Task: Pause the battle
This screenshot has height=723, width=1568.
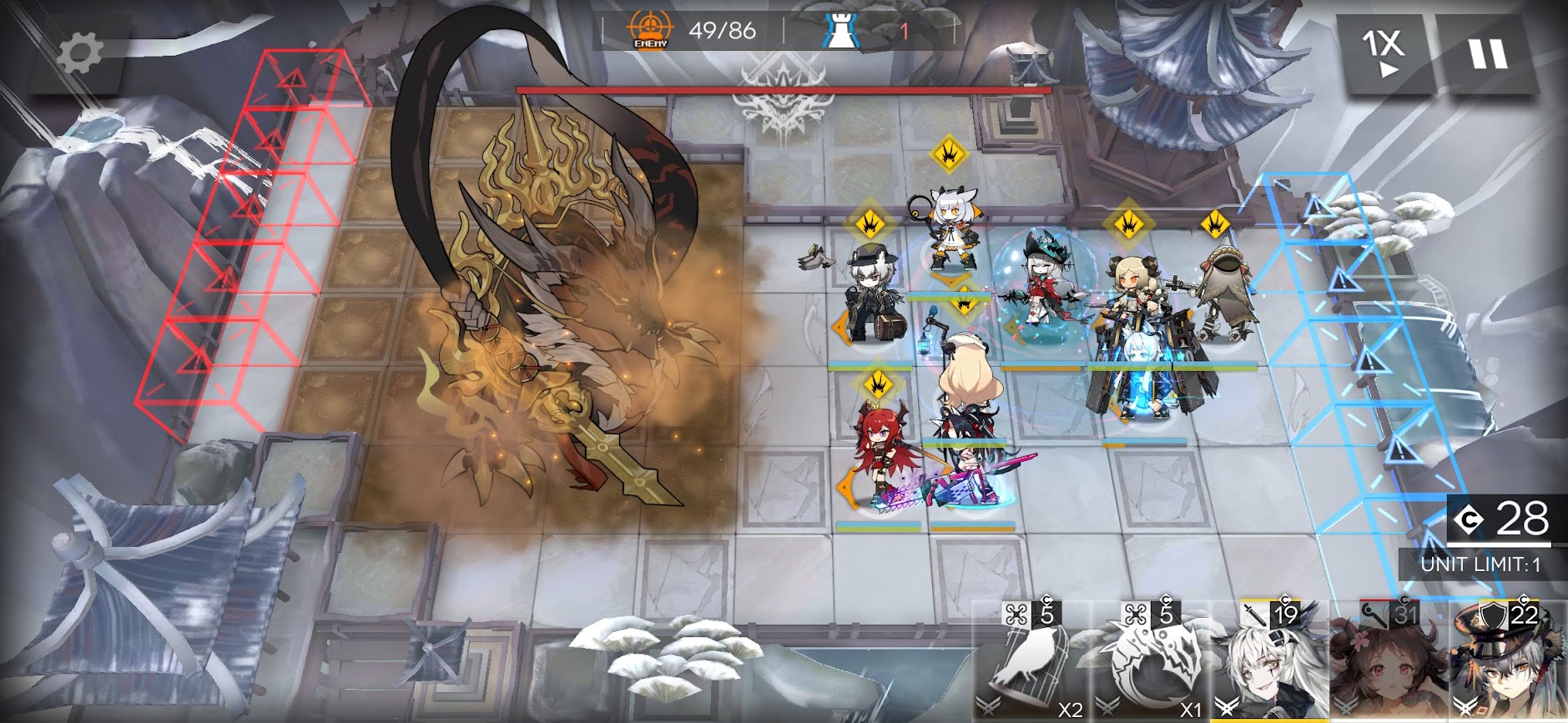Action: [x=1488, y=54]
